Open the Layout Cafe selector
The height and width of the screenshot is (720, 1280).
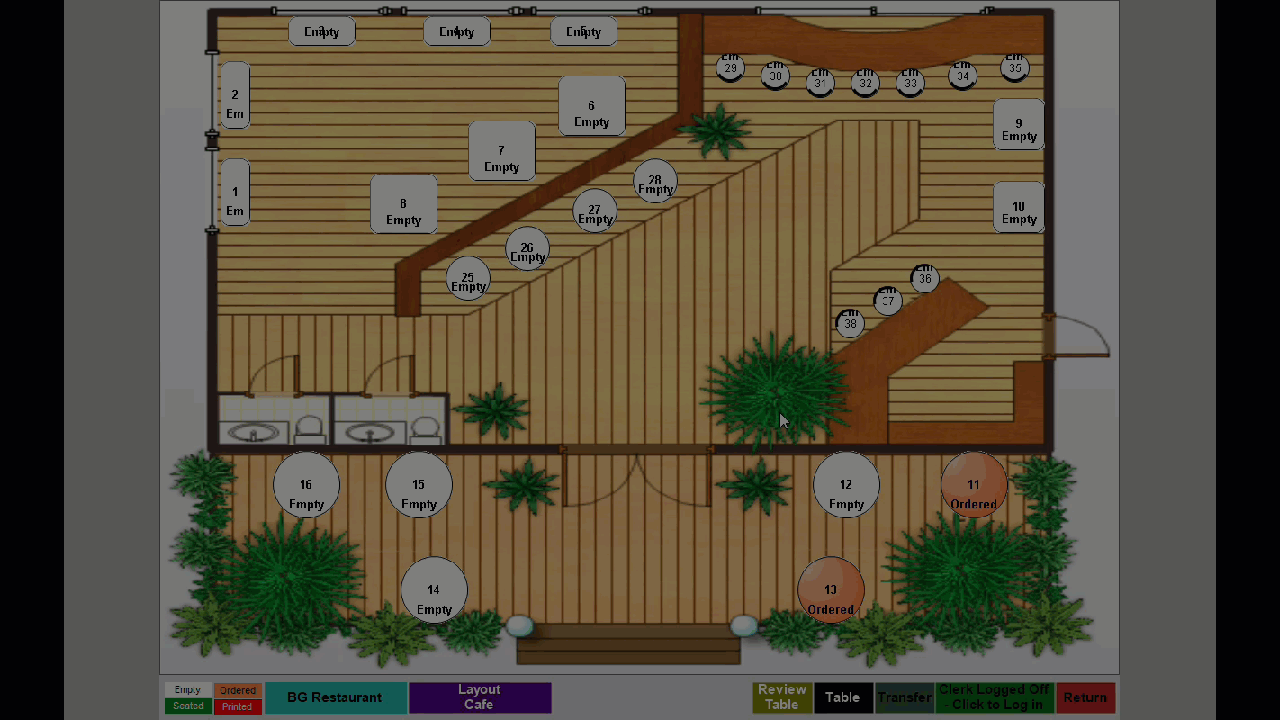(479, 697)
